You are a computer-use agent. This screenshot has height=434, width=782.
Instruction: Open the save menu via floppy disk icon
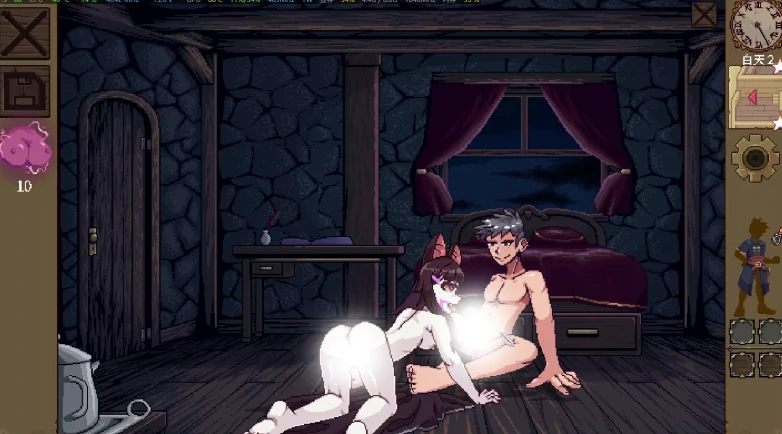click(26, 91)
